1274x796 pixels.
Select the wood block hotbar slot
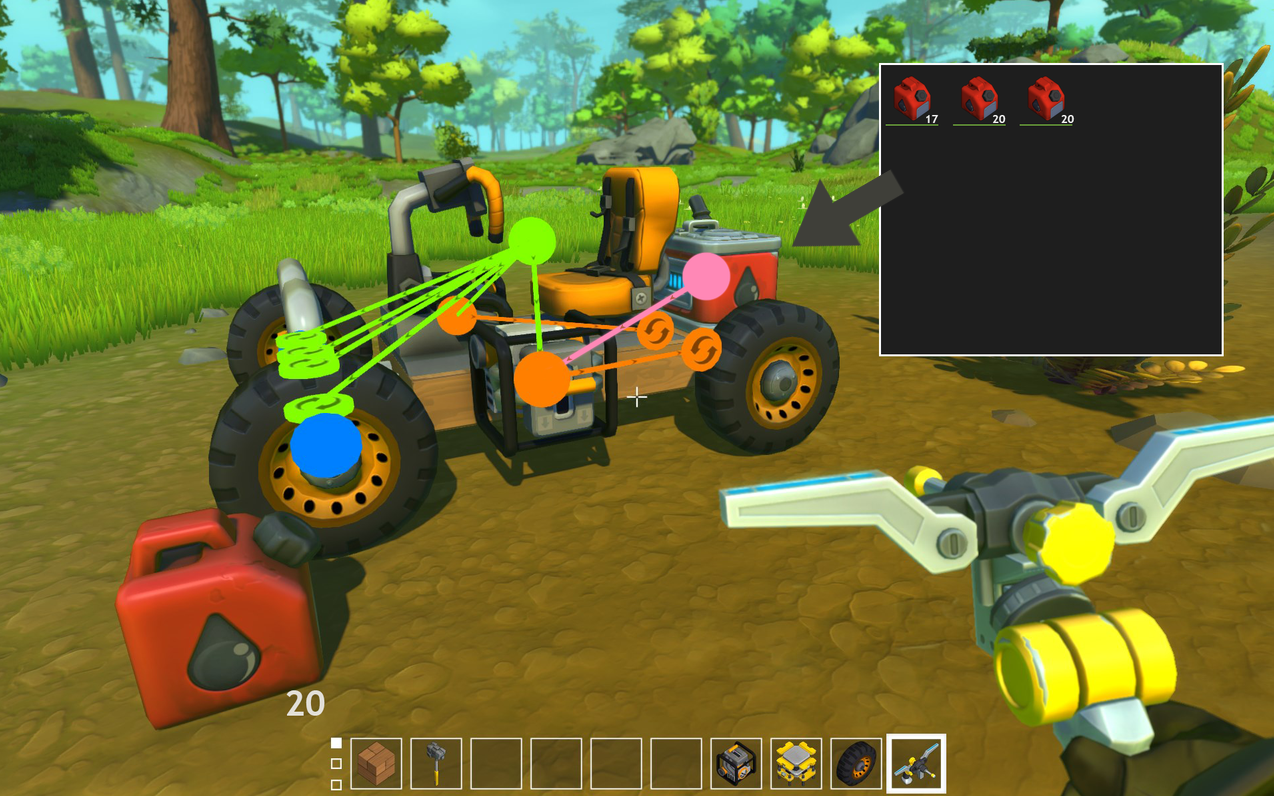click(x=376, y=764)
